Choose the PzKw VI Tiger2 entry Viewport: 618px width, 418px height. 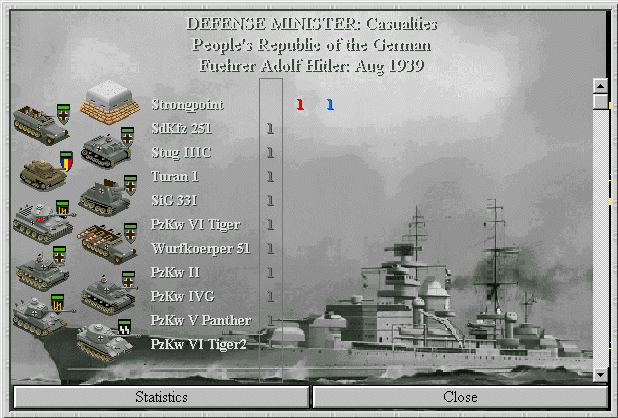point(198,344)
